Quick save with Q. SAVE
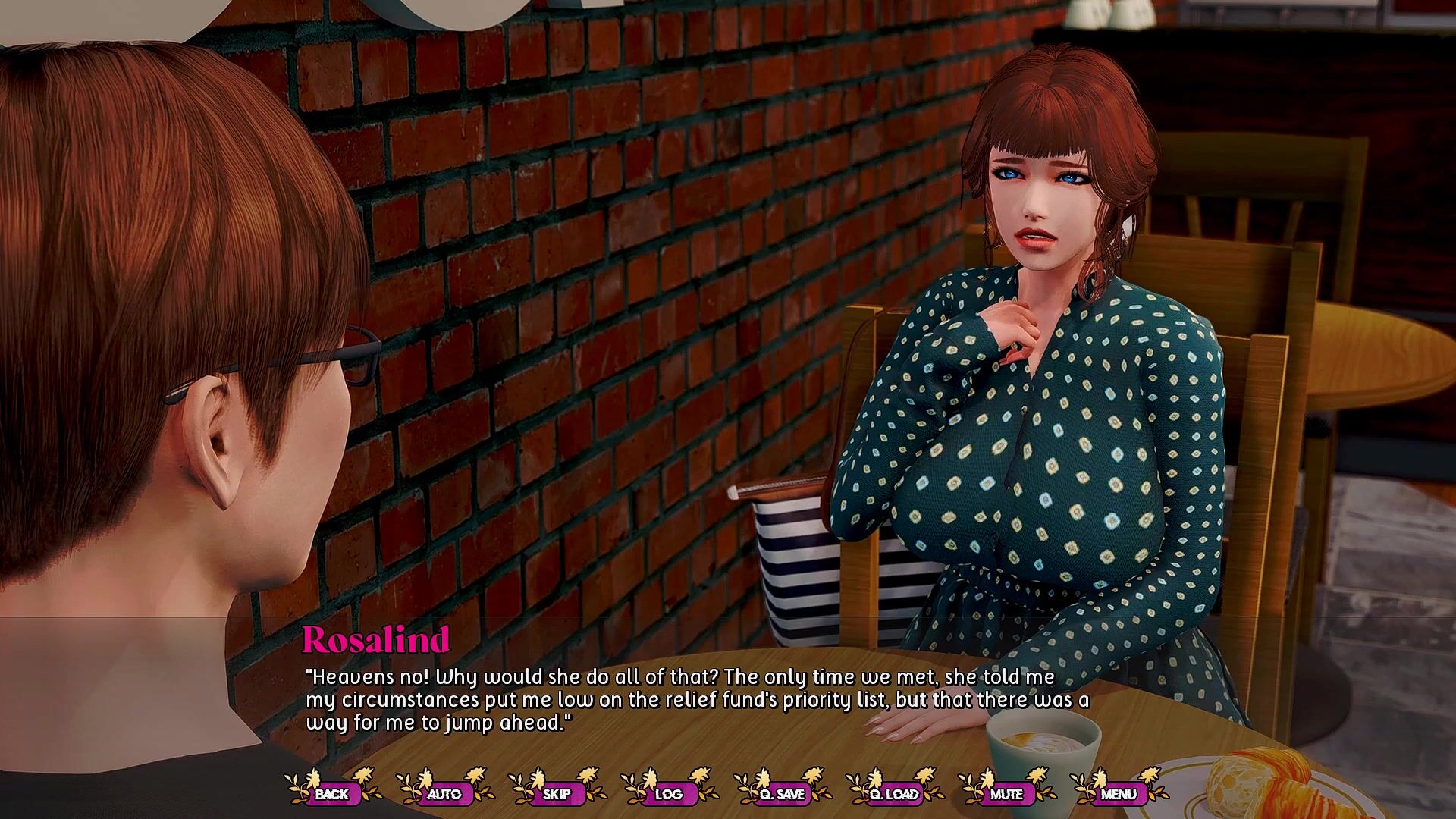 pos(781,794)
